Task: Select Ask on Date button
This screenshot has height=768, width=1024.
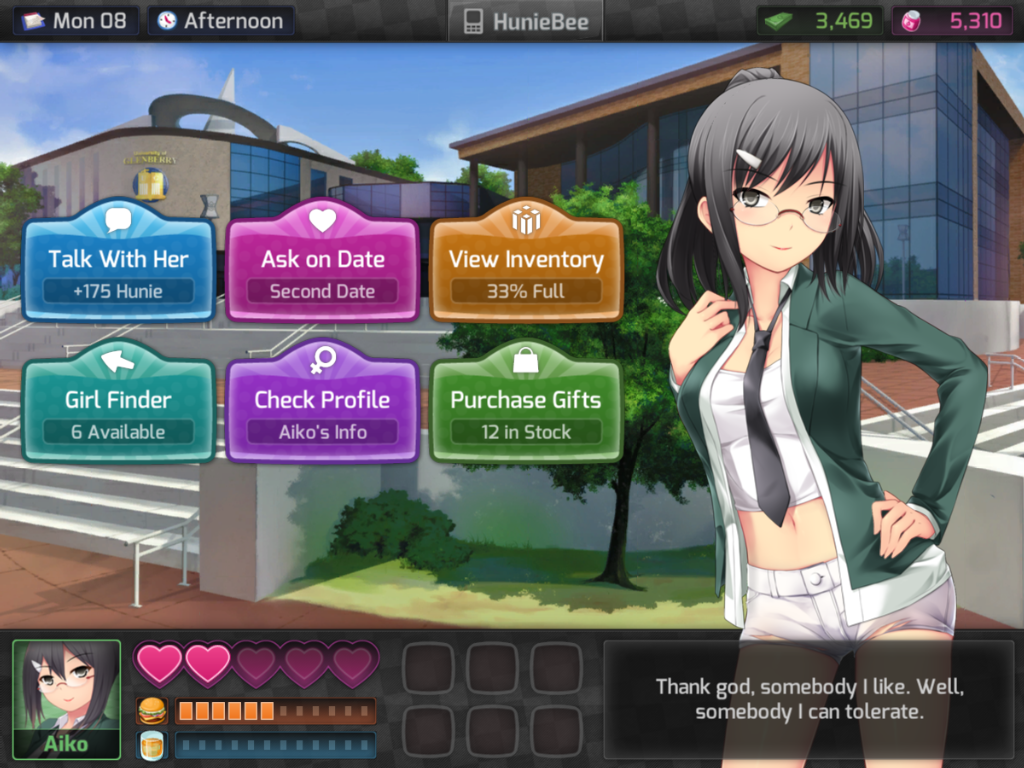Action: [x=322, y=268]
